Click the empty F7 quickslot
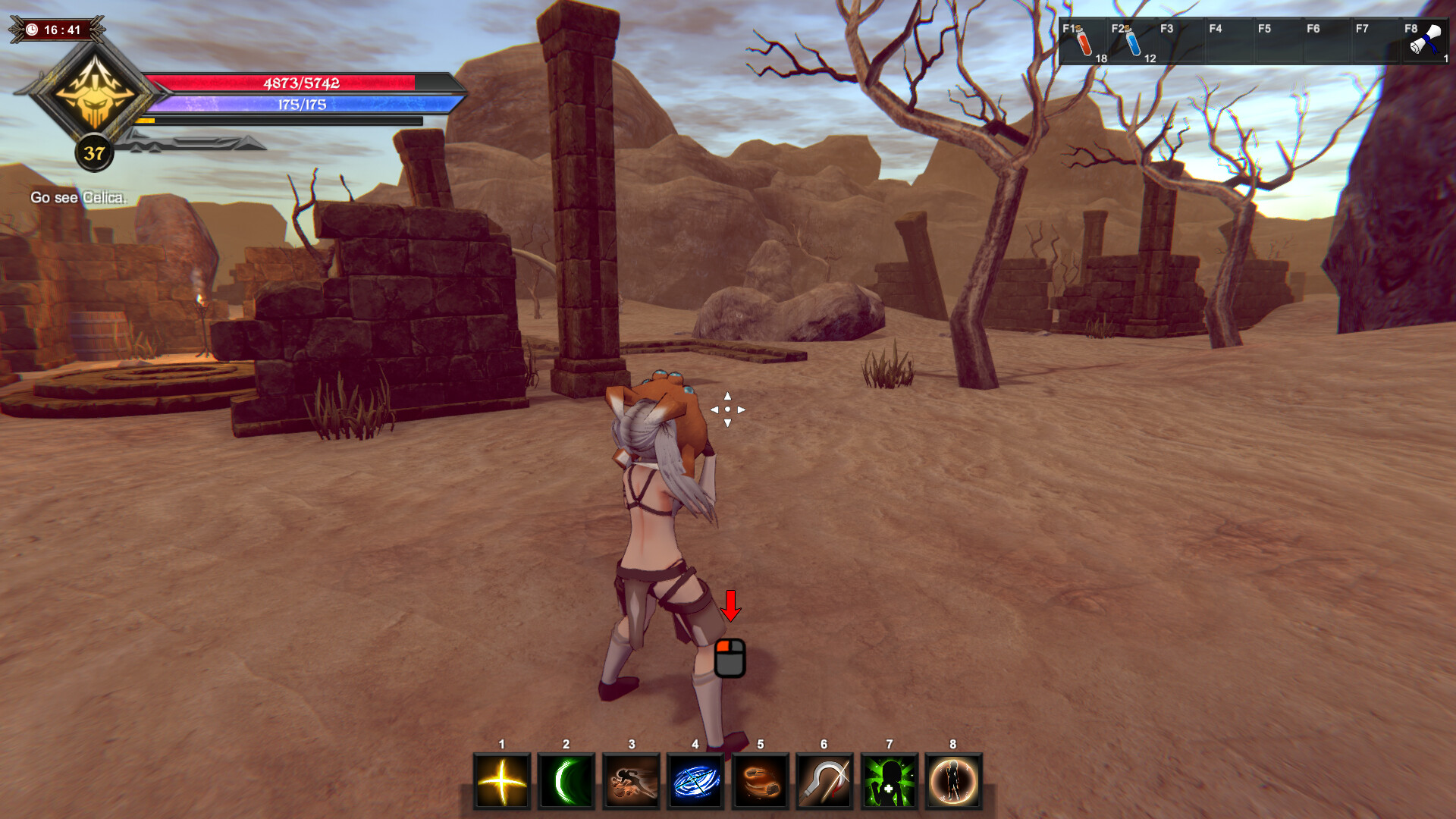Viewport: 1456px width, 819px height. 1378,42
